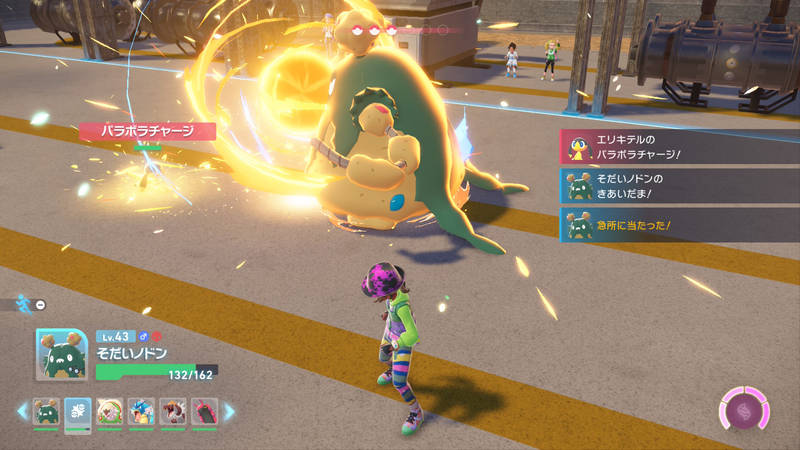Choose the highlighted white-icon party slot
This screenshot has height=450, width=800.
[x=78, y=411]
